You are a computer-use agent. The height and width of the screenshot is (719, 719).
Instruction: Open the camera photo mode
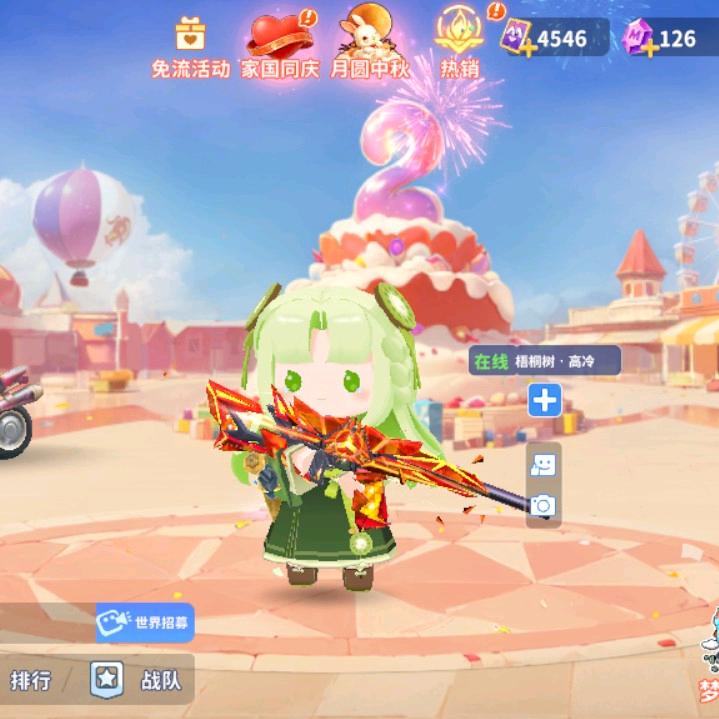(543, 506)
